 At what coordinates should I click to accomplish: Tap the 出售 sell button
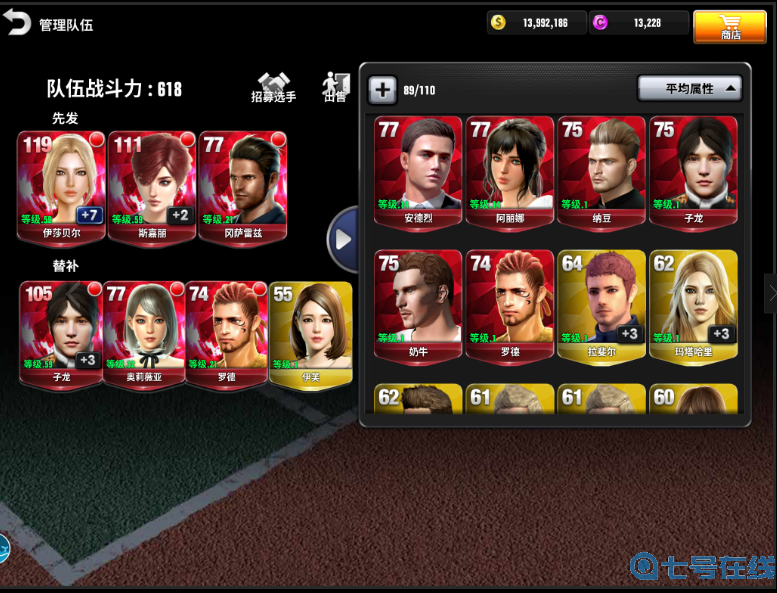(x=335, y=88)
